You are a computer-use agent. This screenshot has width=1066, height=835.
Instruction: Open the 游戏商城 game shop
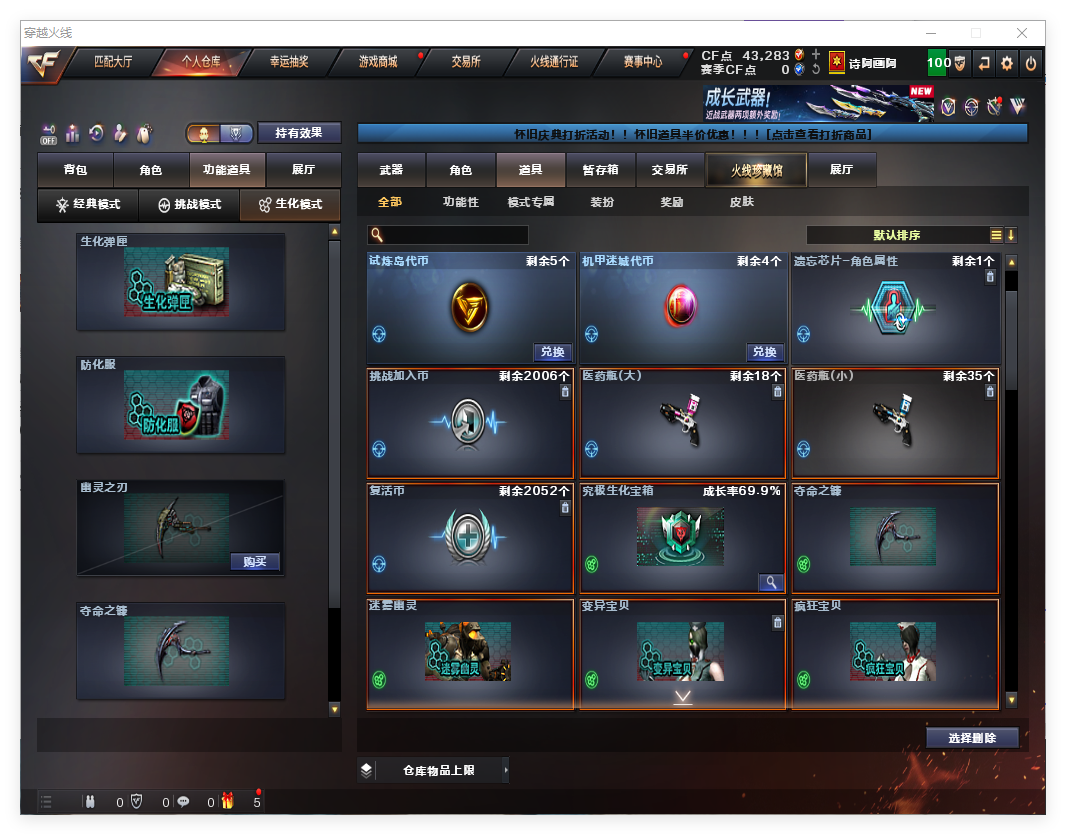point(378,62)
